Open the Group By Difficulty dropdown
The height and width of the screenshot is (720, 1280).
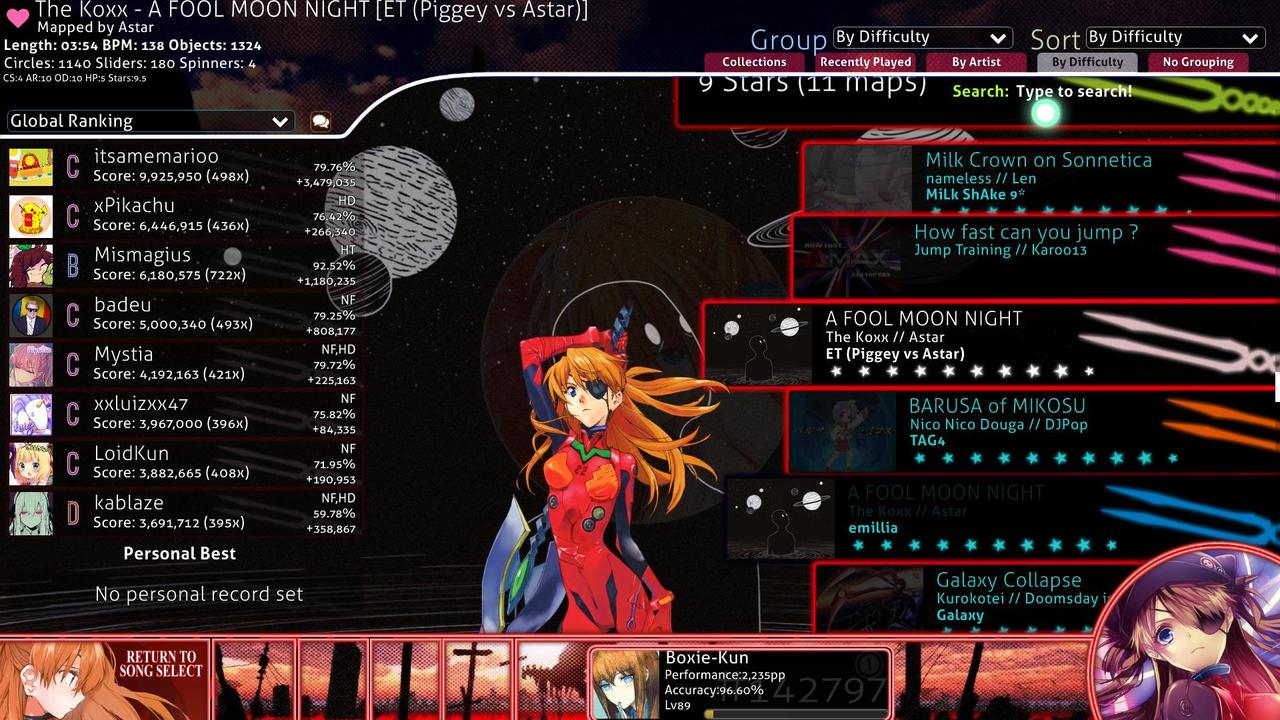click(921, 36)
